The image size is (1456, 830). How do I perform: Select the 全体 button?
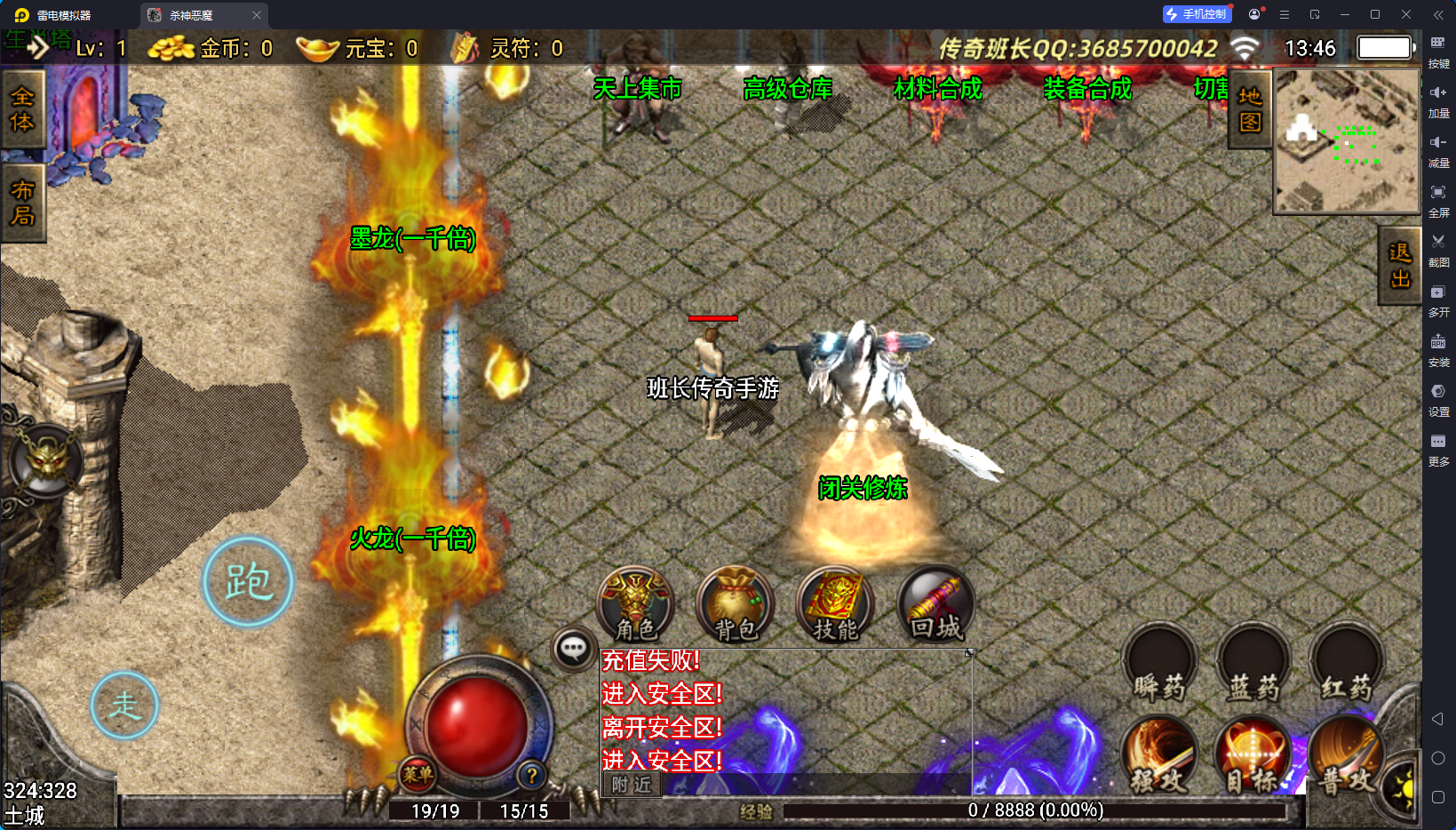[22, 109]
